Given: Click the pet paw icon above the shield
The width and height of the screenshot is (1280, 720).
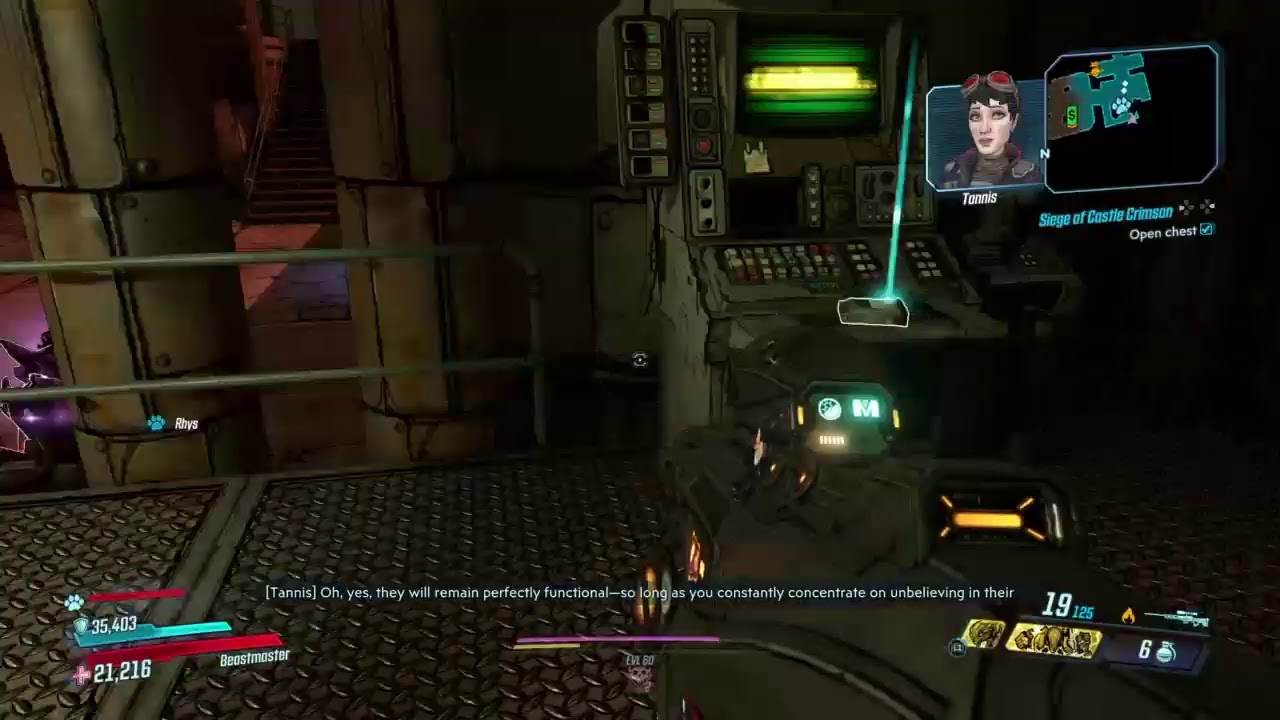Looking at the screenshot, I should (74, 602).
